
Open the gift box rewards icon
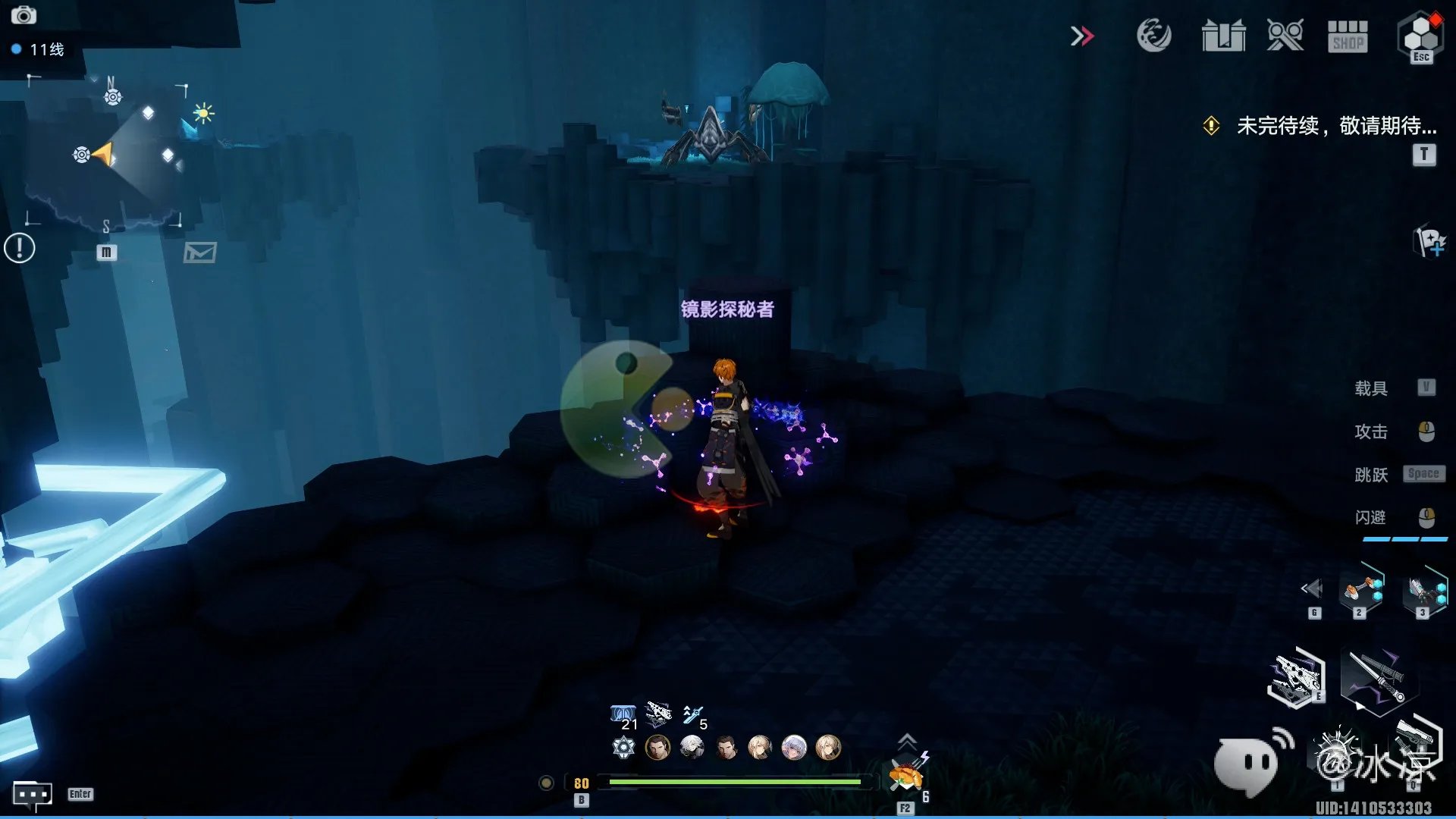(1223, 36)
